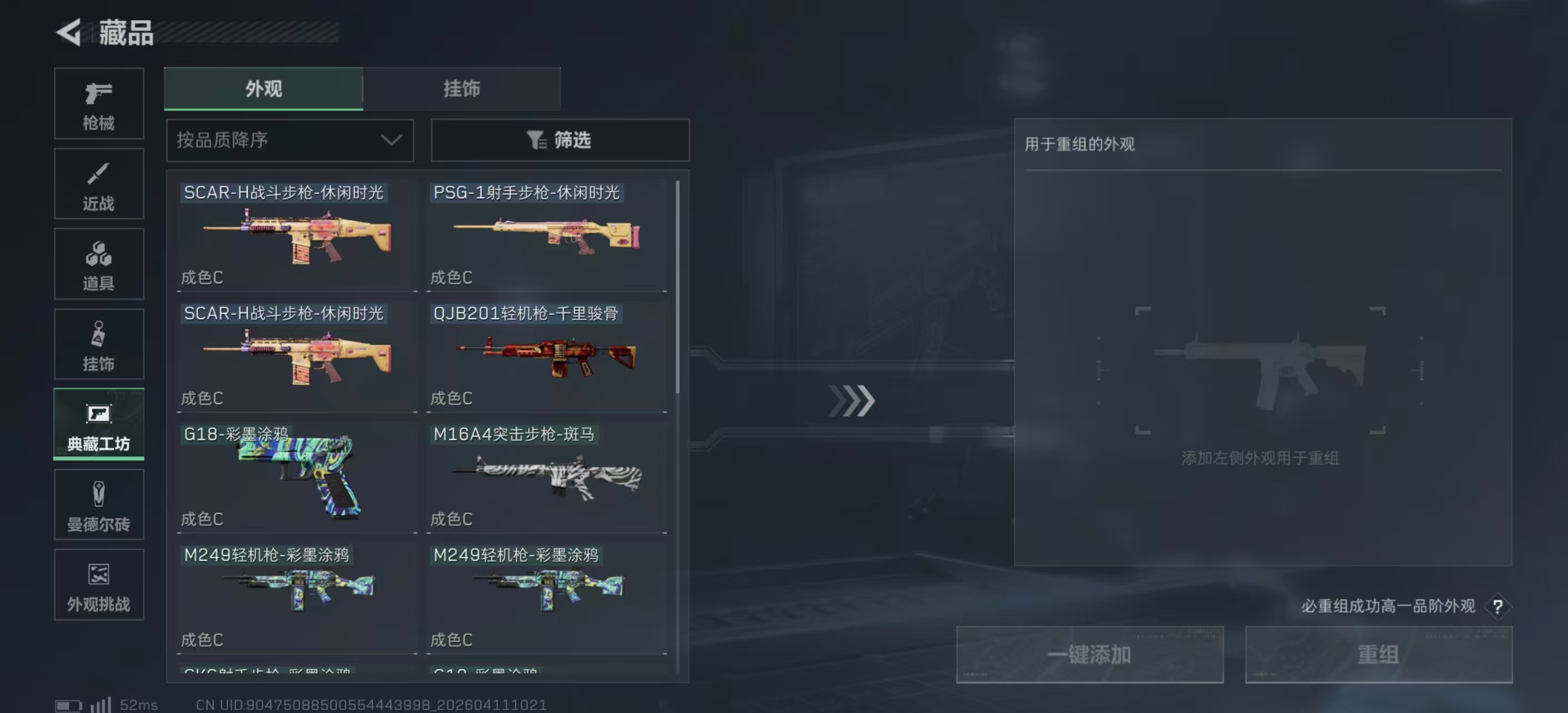Open the 近战 melee category
1568x713 pixels.
(99, 183)
